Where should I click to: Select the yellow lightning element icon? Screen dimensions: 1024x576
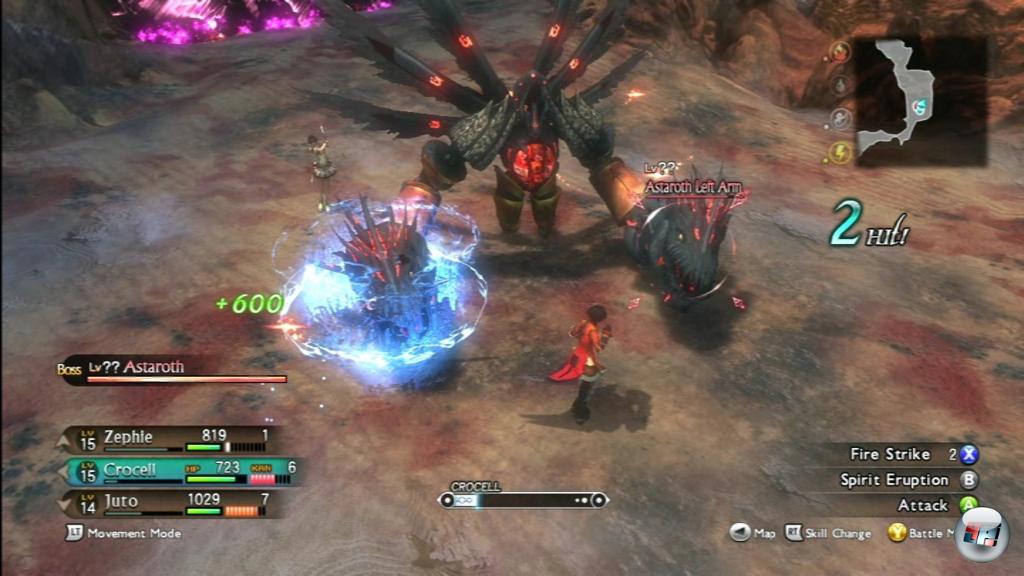point(841,152)
